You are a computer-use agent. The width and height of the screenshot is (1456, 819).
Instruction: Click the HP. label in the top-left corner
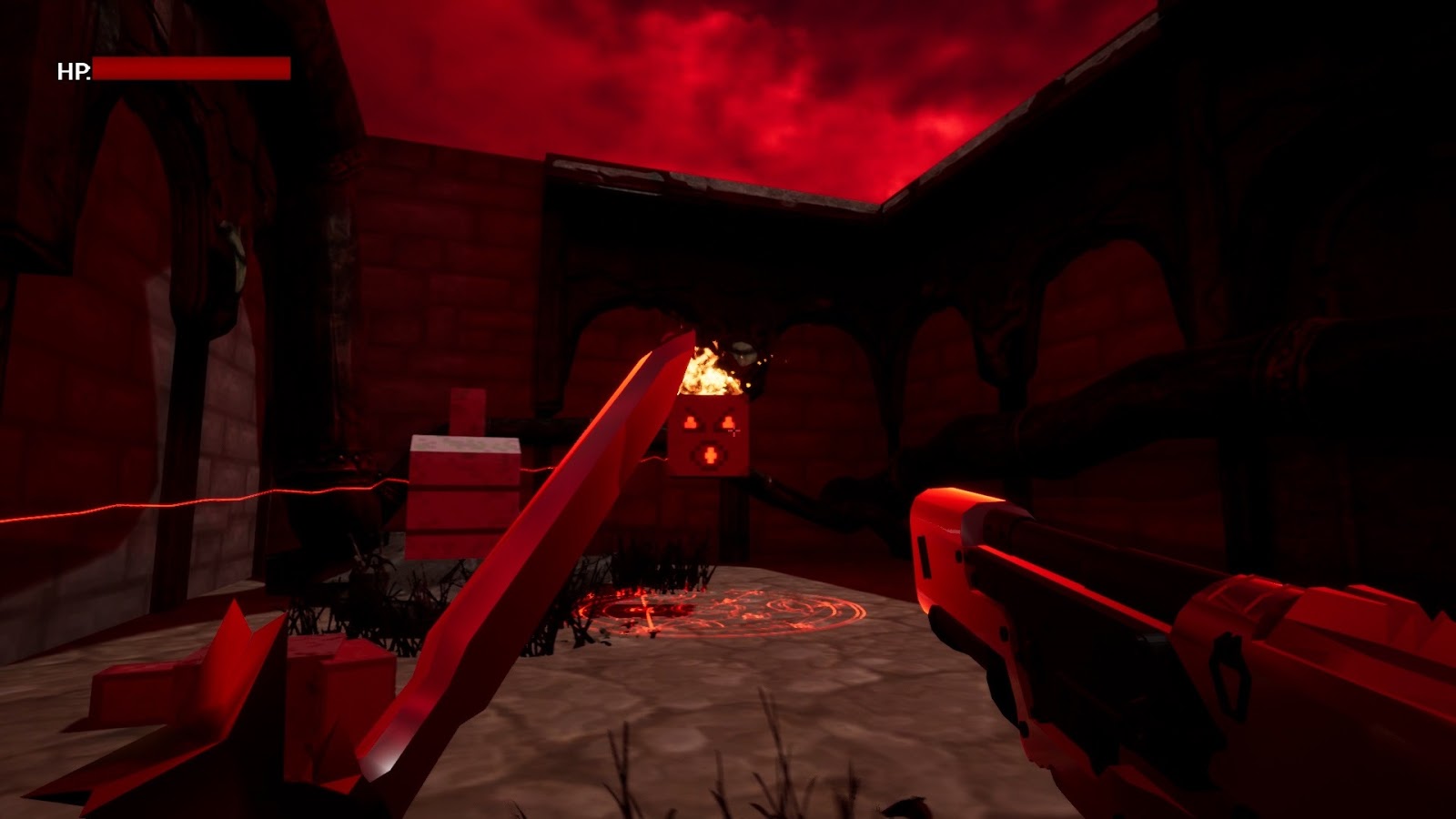pyautogui.click(x=75, y=70)
